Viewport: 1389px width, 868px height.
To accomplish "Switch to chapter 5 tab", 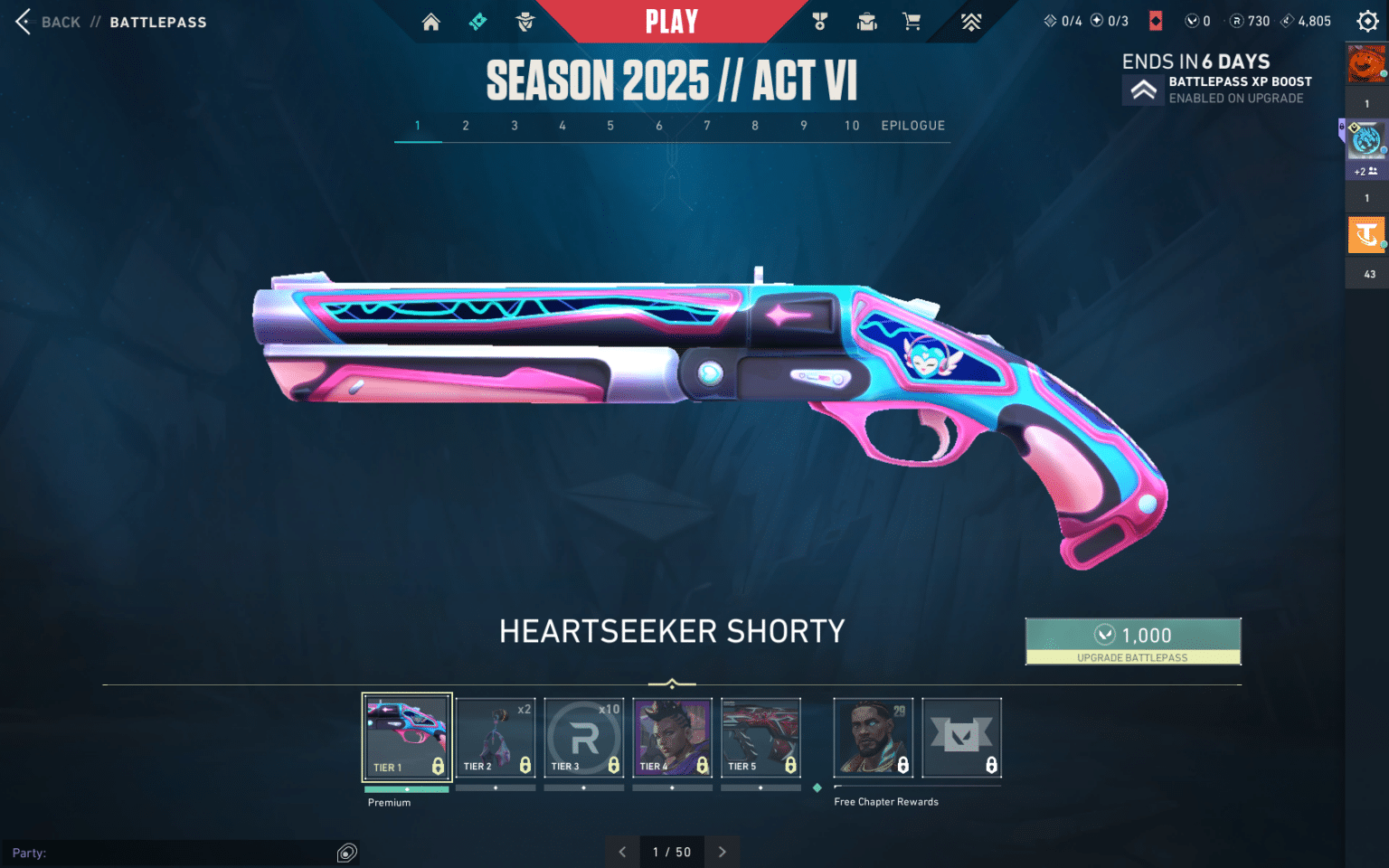I will 610,126.
